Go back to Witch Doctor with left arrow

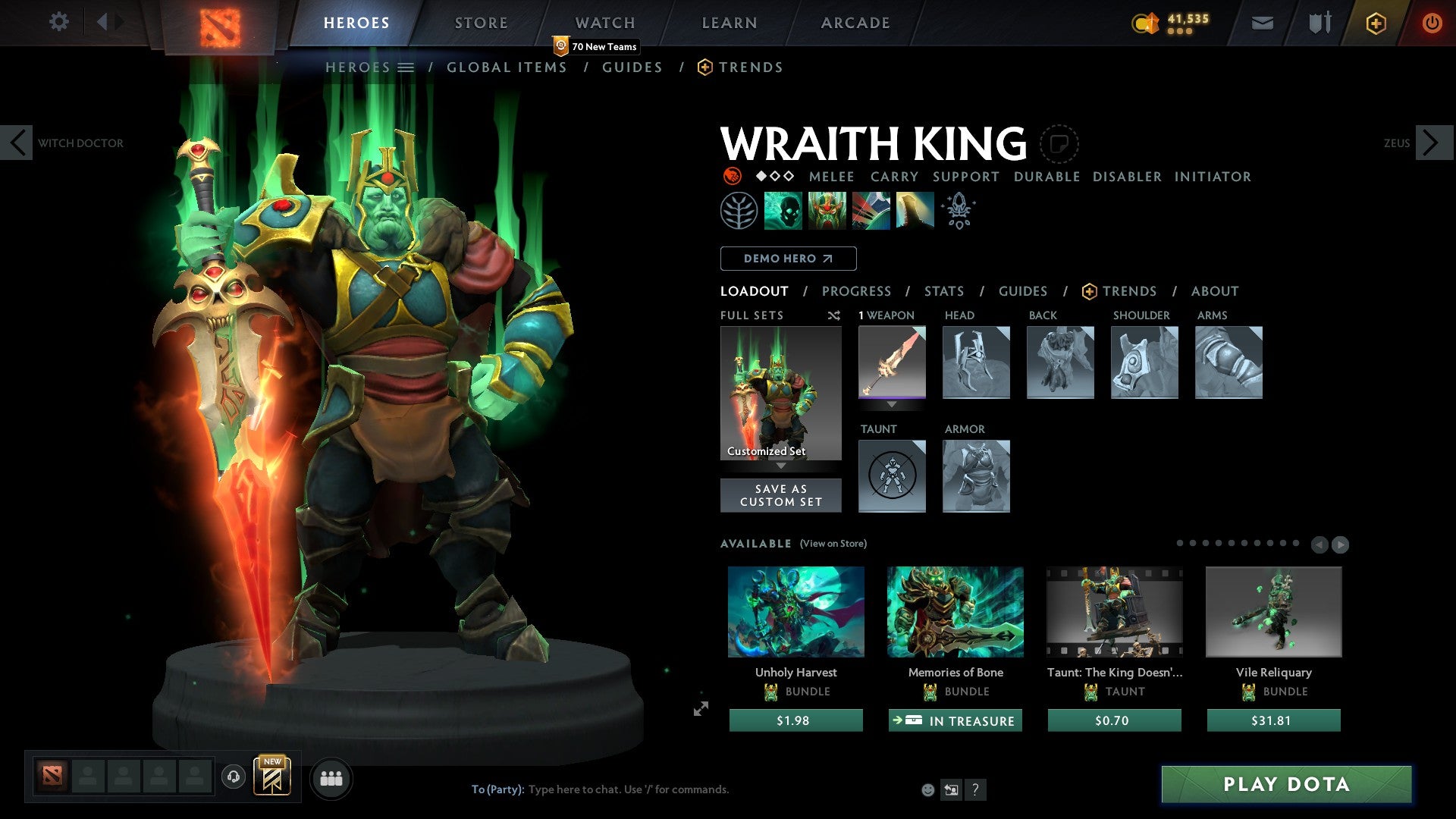click(x=17, y=142)
